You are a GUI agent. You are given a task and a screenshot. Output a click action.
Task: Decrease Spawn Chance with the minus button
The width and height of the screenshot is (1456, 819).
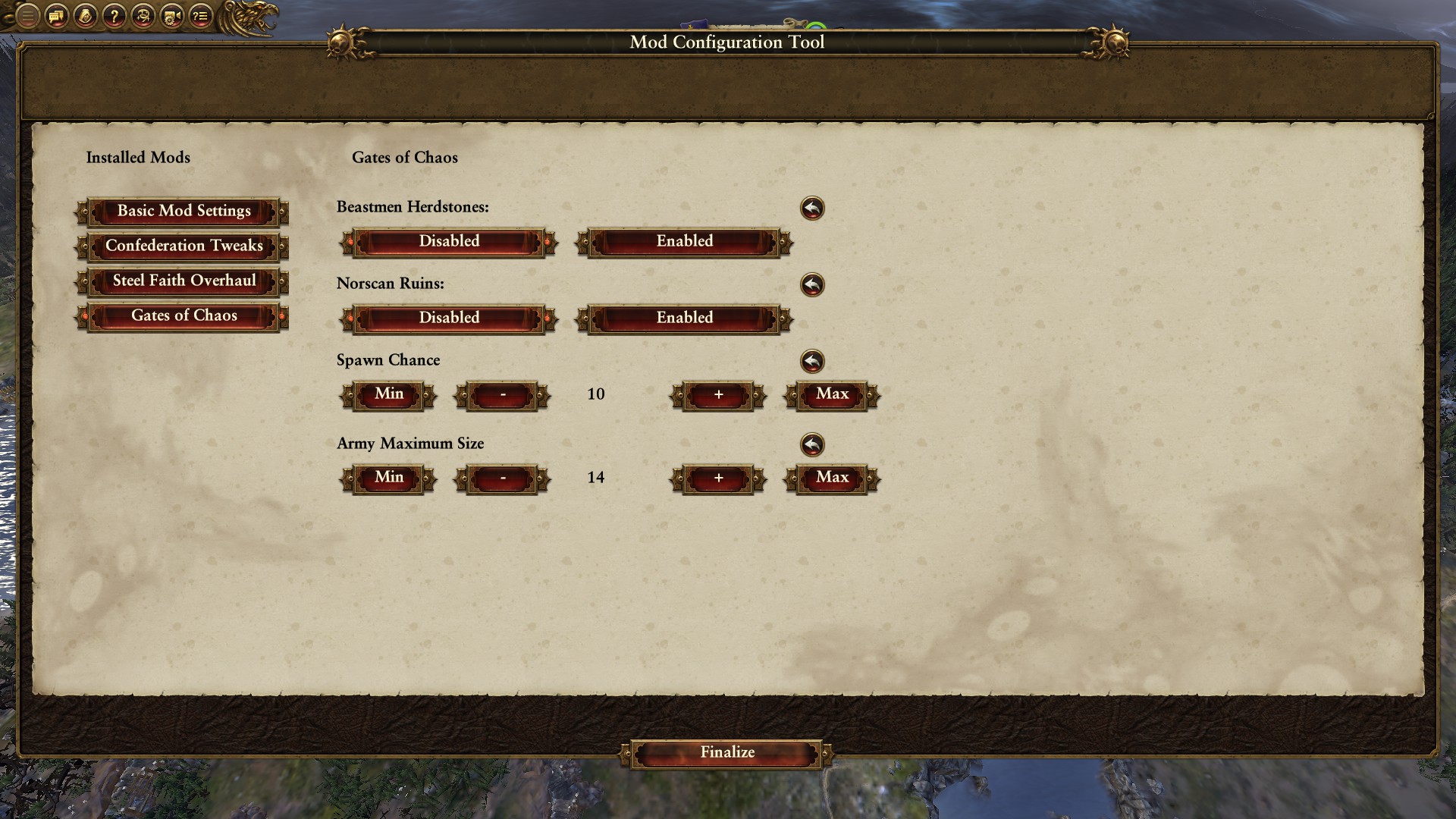pos(502,395)
